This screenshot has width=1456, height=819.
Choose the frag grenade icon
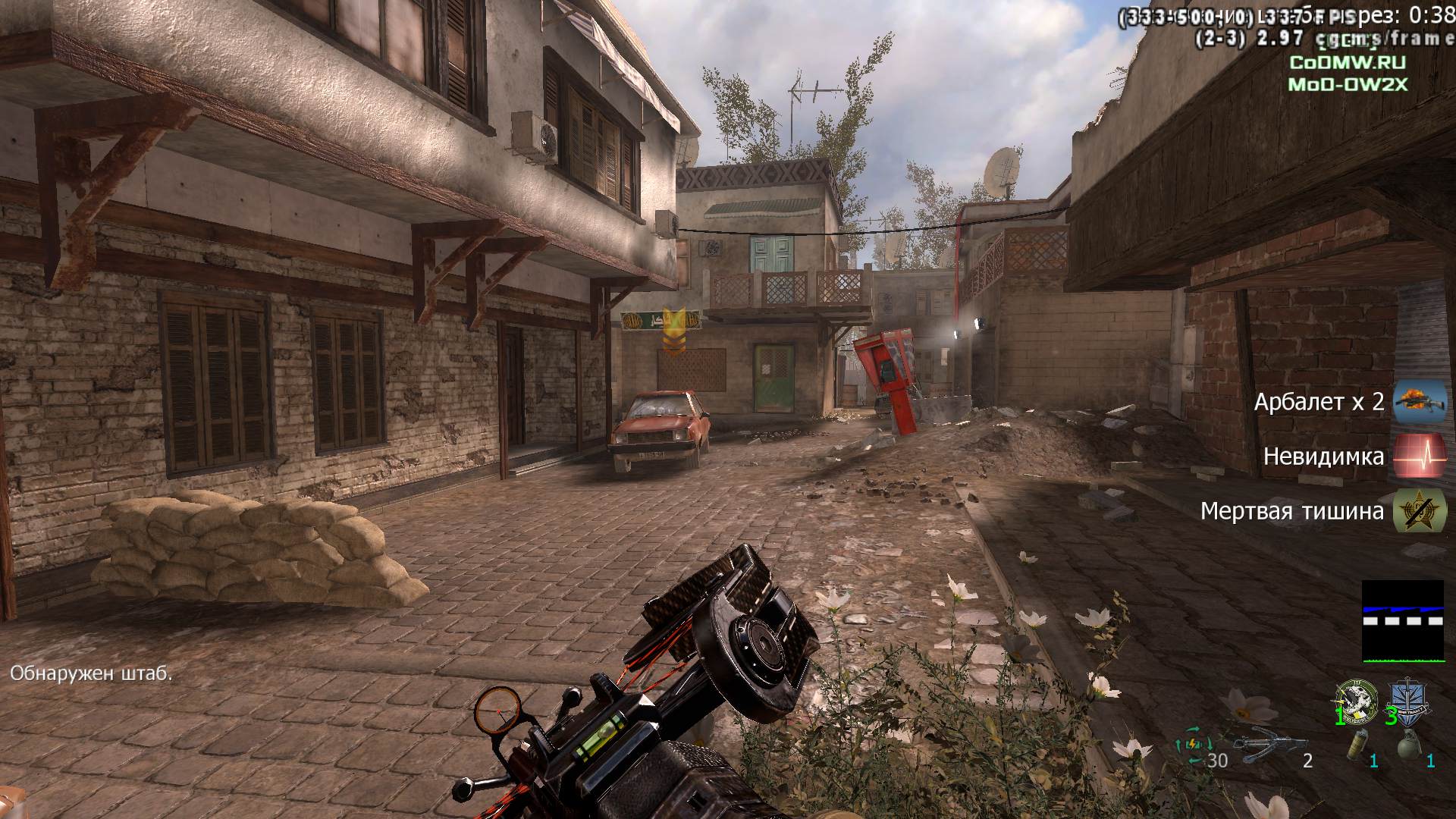point(1408,746)
